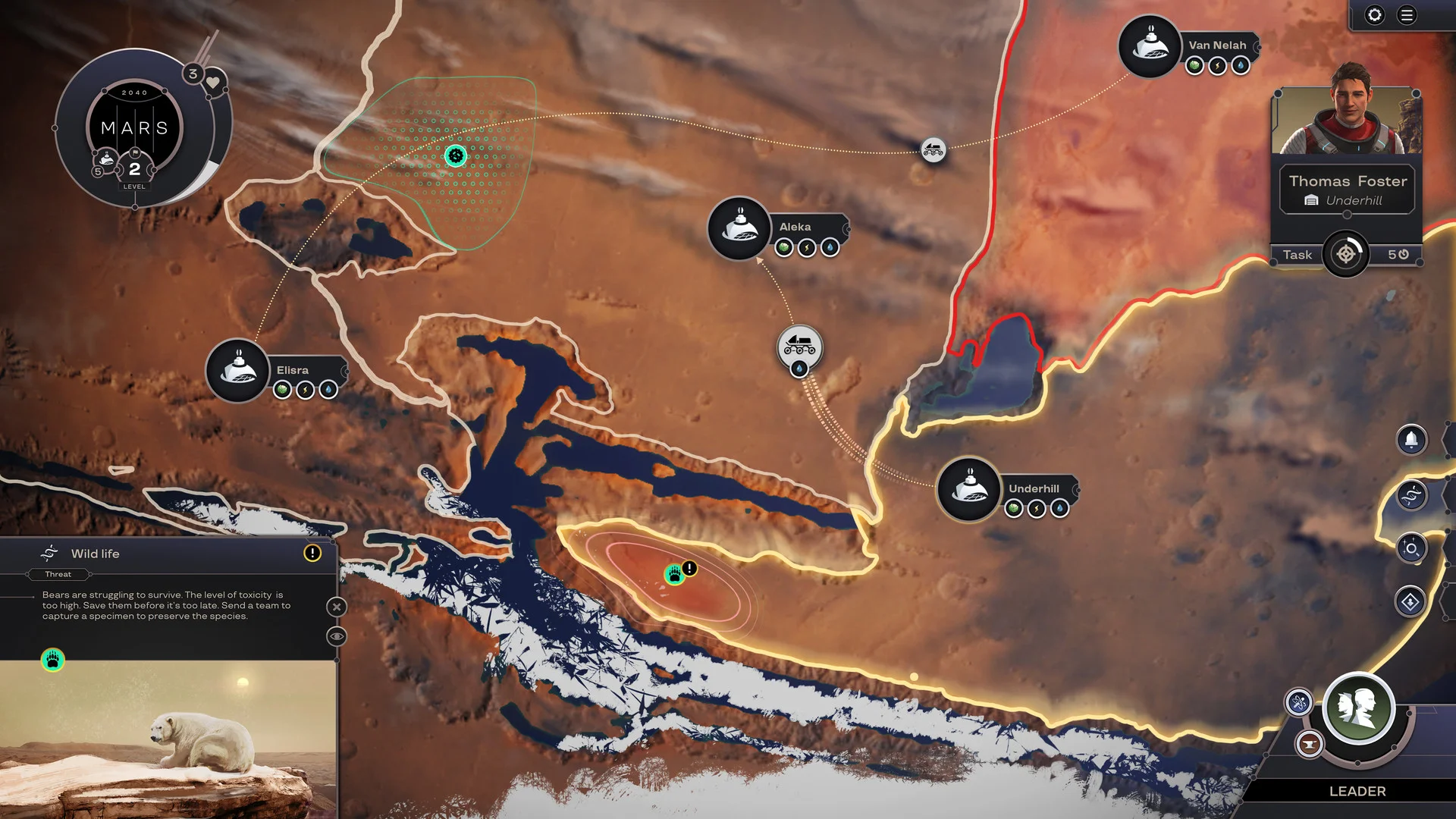Open the notifications bell icon
Image resolution: width=1456 pixels, height=819 pixels.
pos(1410,439)
